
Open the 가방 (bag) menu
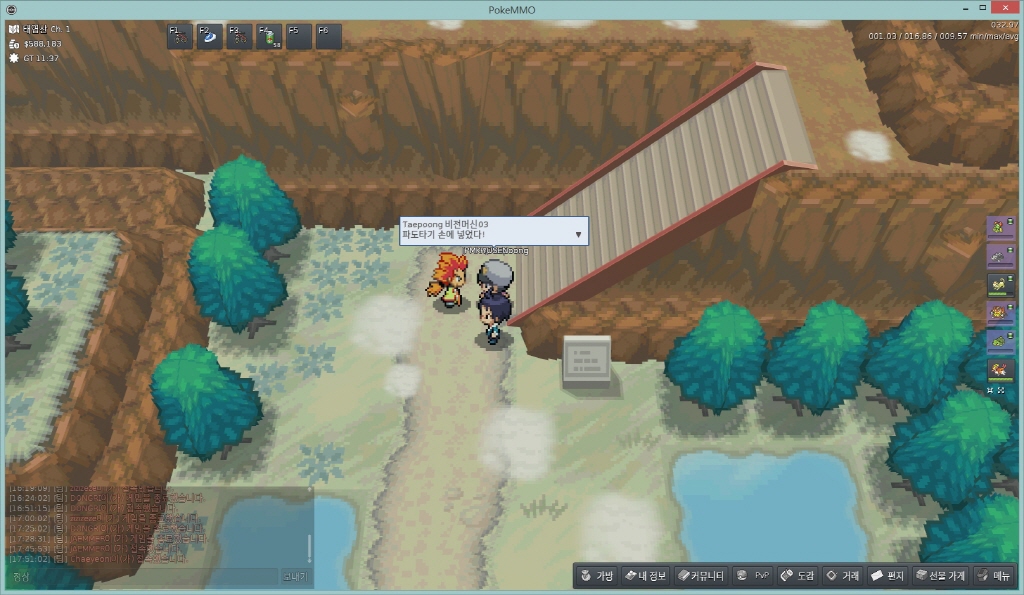point(596,576)
